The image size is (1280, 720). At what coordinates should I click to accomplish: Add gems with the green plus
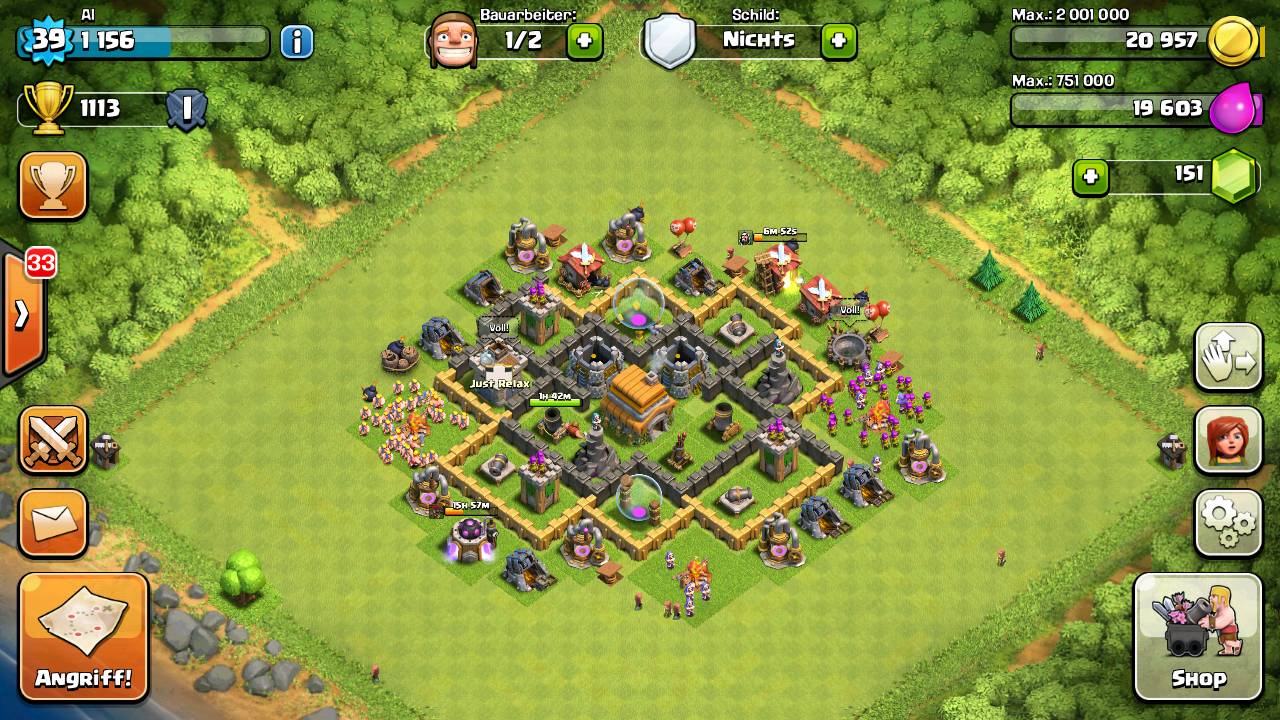tap(1090, 177)
